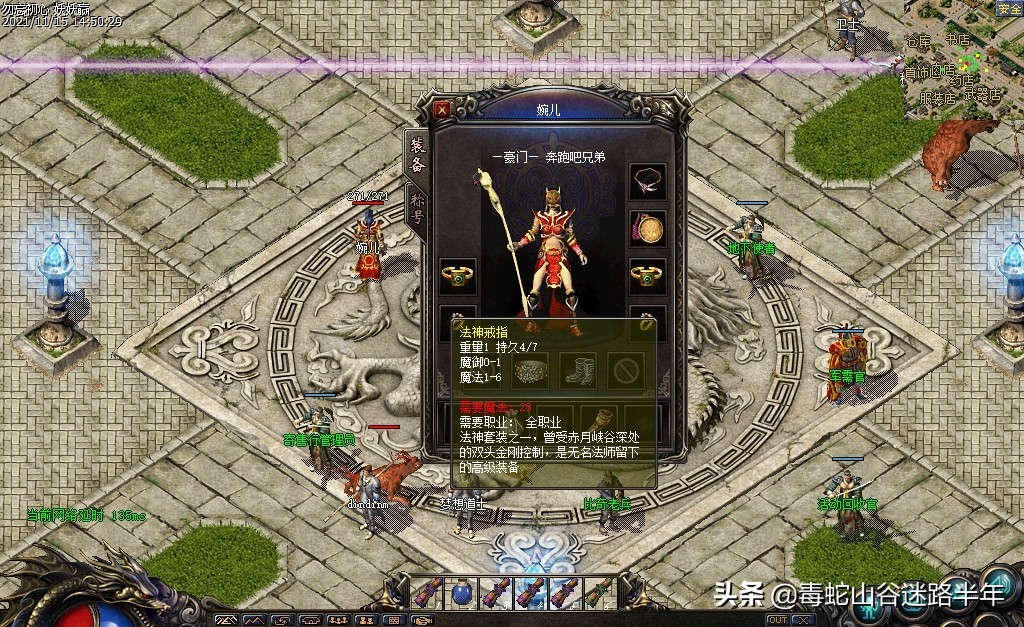Select the necklace equipment slot

click(647, 181)
